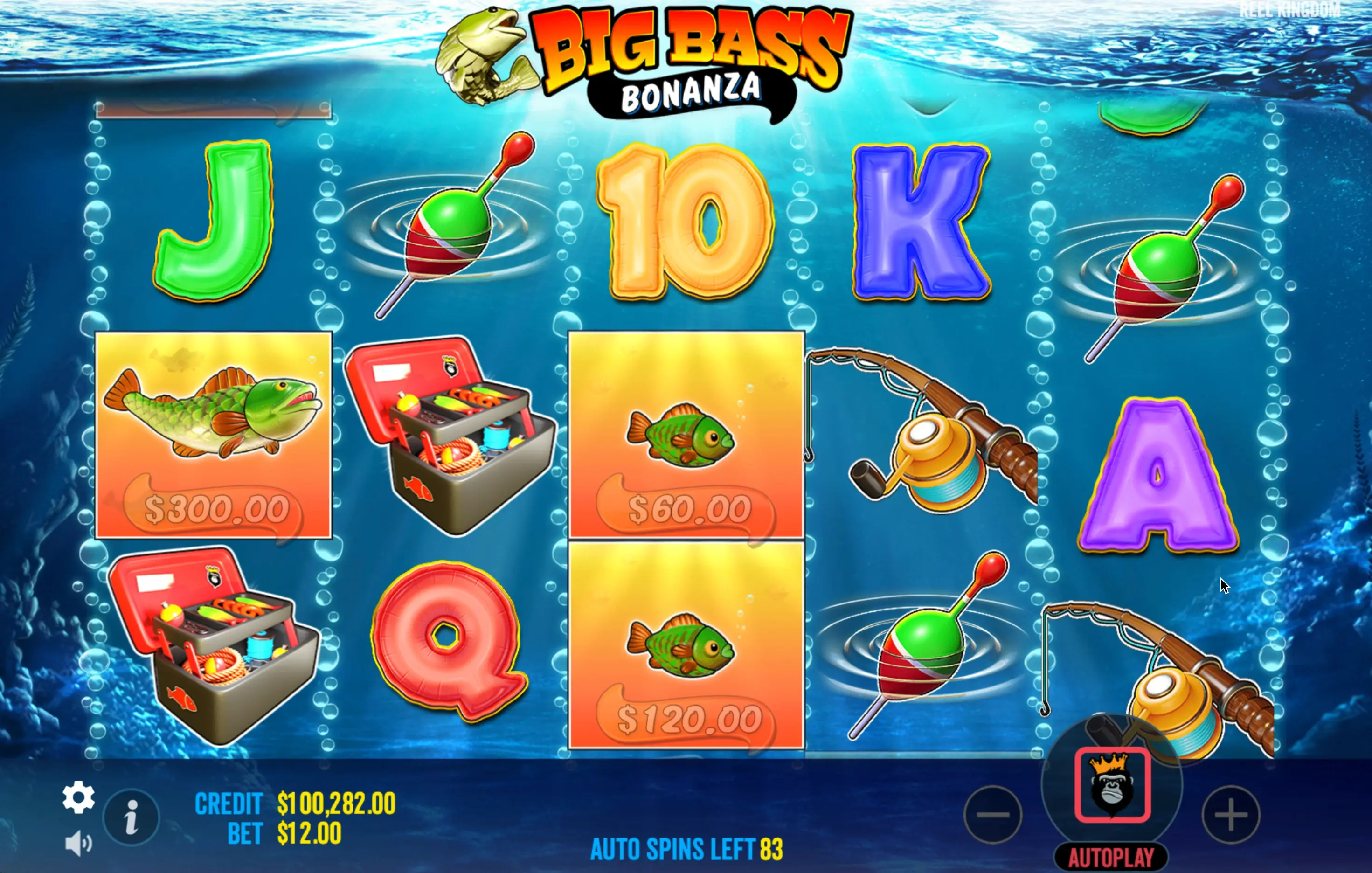Toggle the sound speaker icon
Screen dimensions: 1372x873
pyautogui.click(x=78, y=843)
